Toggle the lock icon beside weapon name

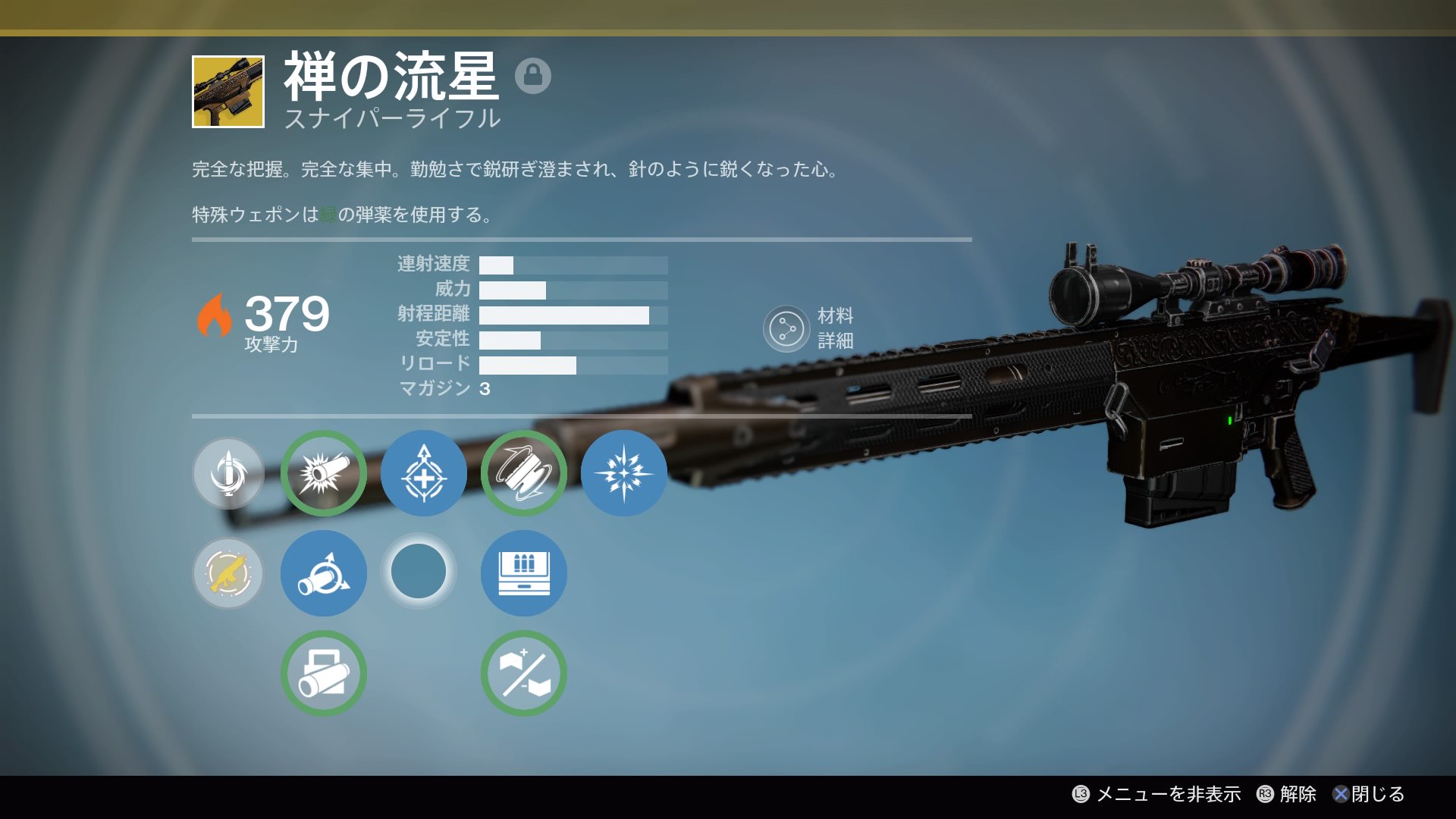532,76
